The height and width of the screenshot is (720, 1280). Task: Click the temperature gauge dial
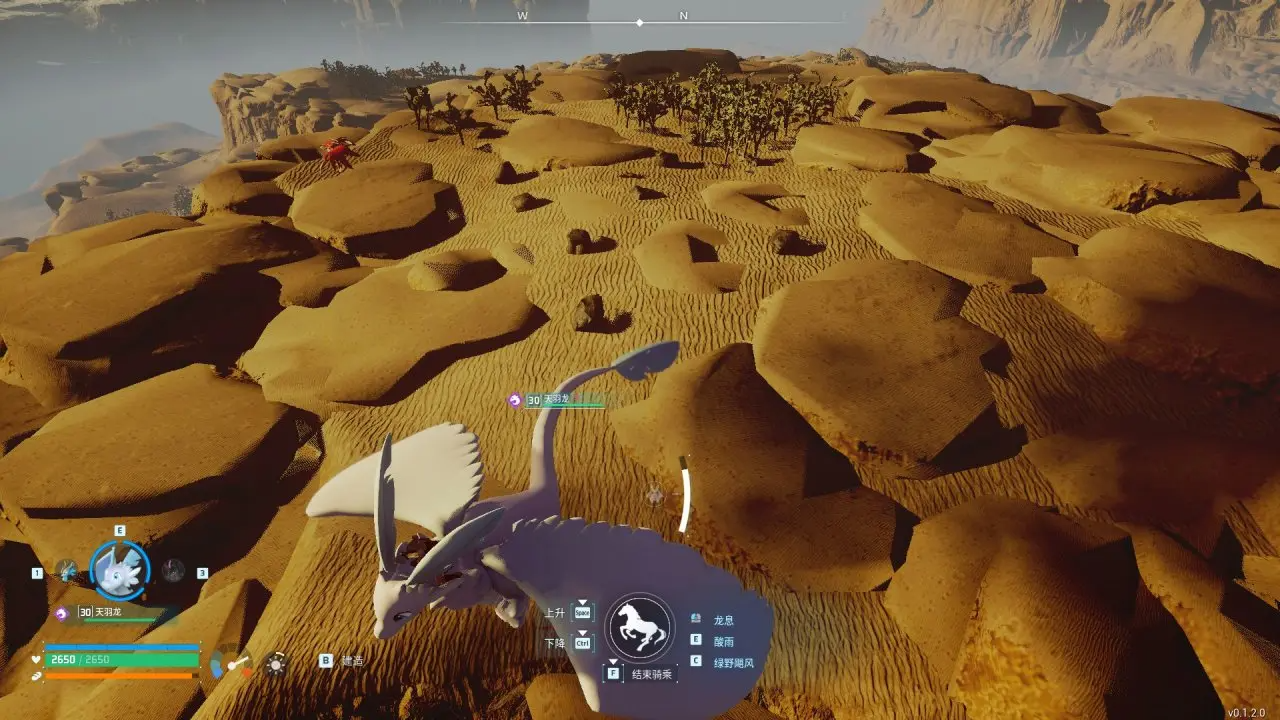tap(232, 663)
